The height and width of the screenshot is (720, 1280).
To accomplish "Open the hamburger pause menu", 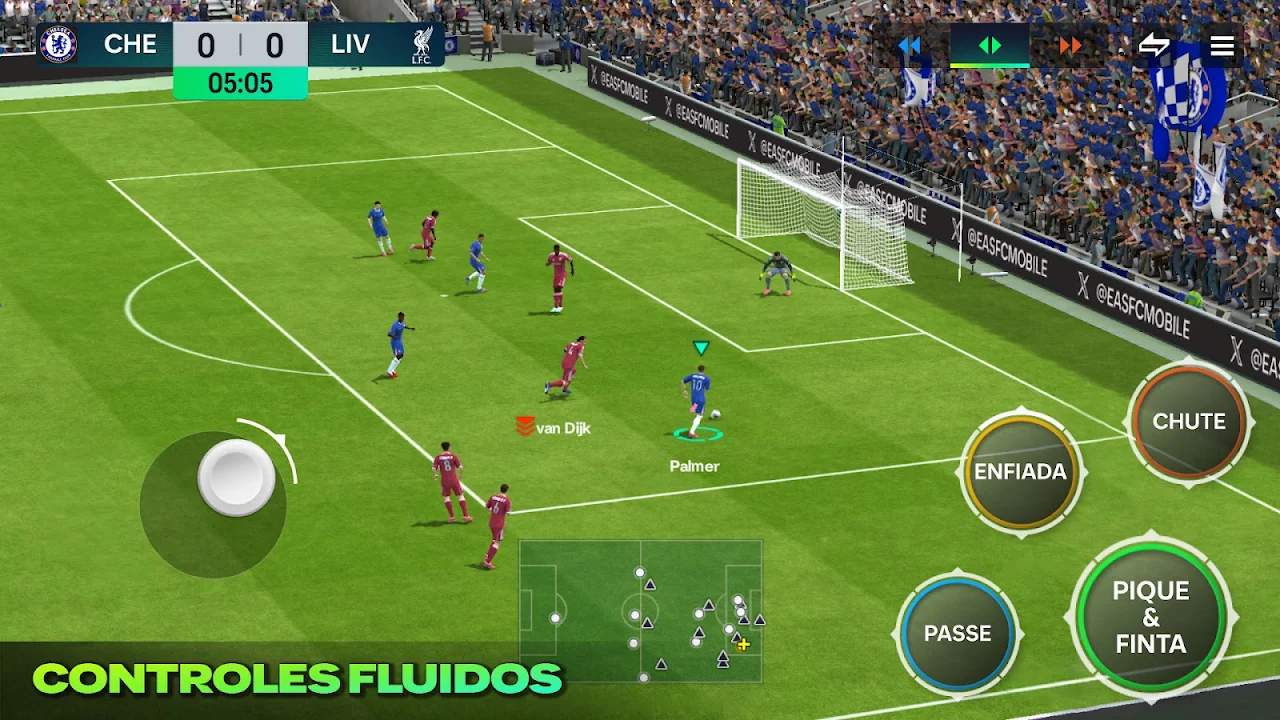I will click(x=1221, y=44).
